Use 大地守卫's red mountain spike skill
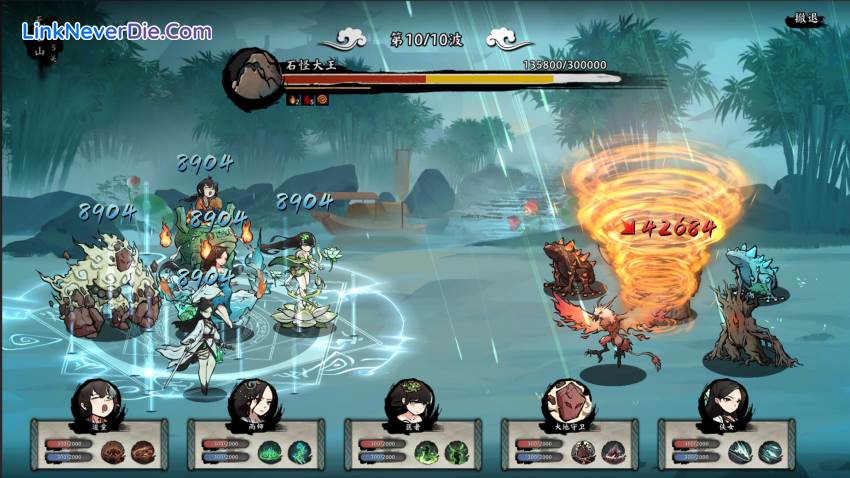Image resolution: width=850 pixels, height=478 pixels. (613, 451)
